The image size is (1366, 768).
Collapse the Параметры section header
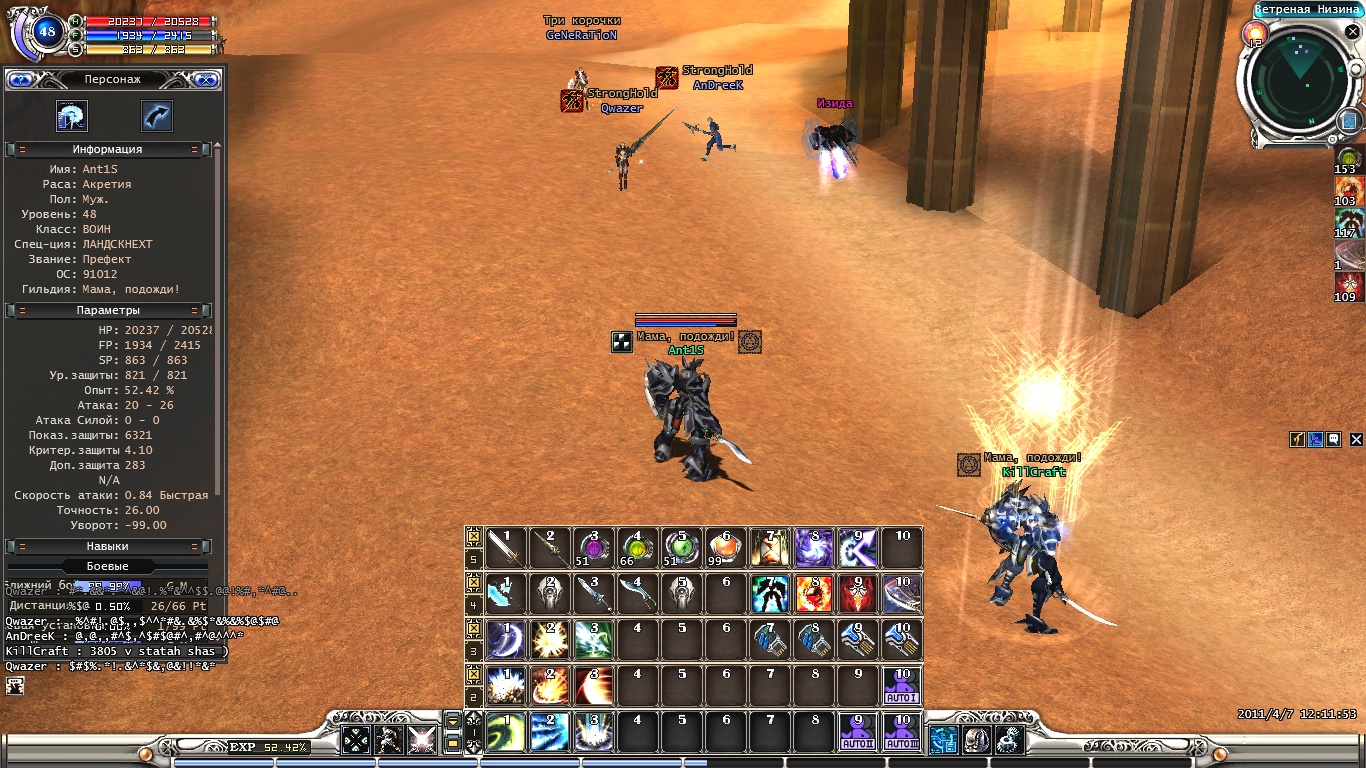pos(108,311)
